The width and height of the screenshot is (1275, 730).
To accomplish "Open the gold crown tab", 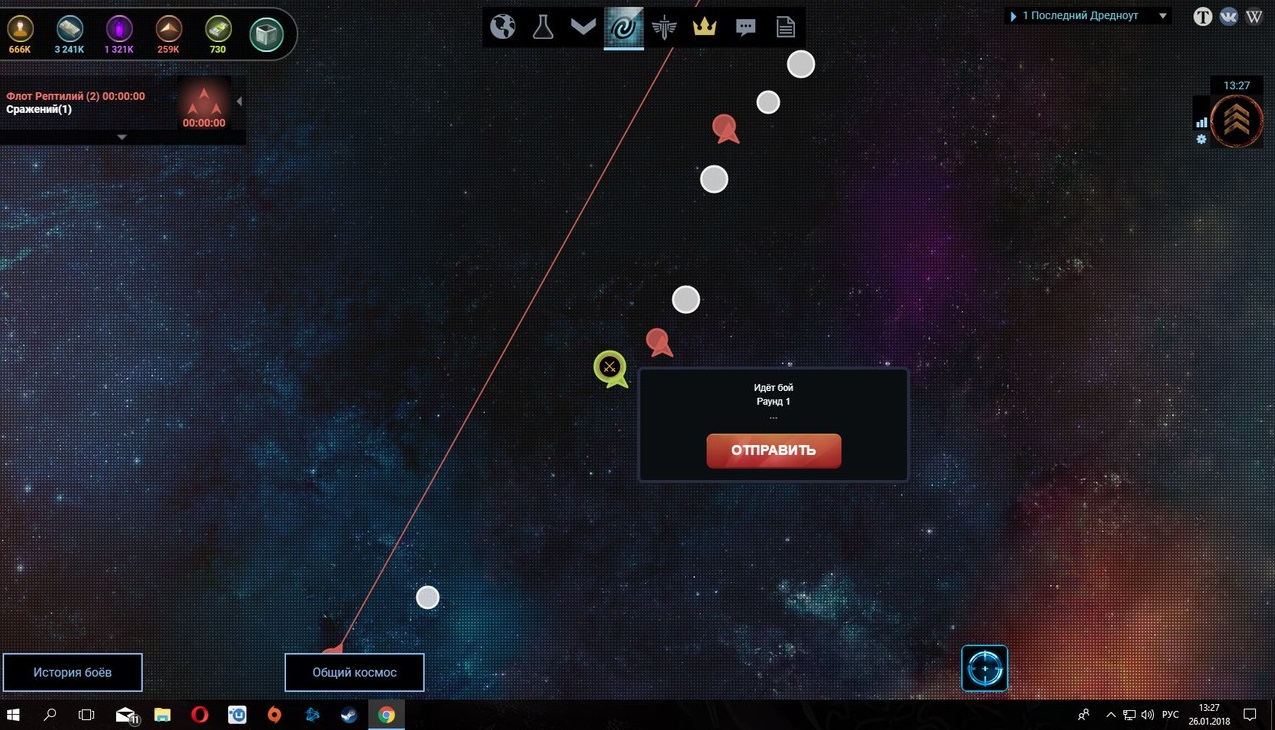I will [x=705, y=27].
